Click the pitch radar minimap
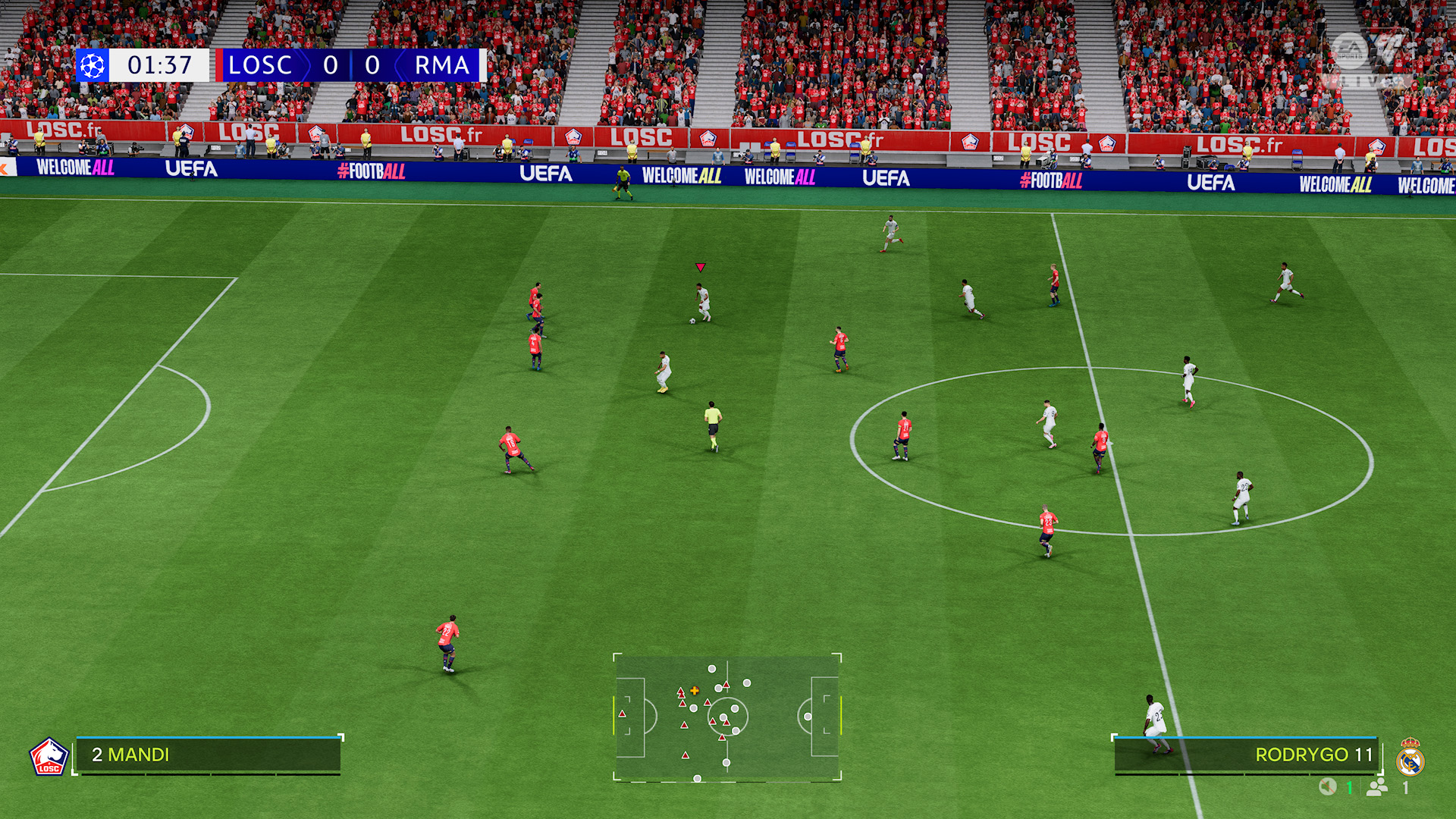Screen dimensions: 1456x819 tap(727, 717)
